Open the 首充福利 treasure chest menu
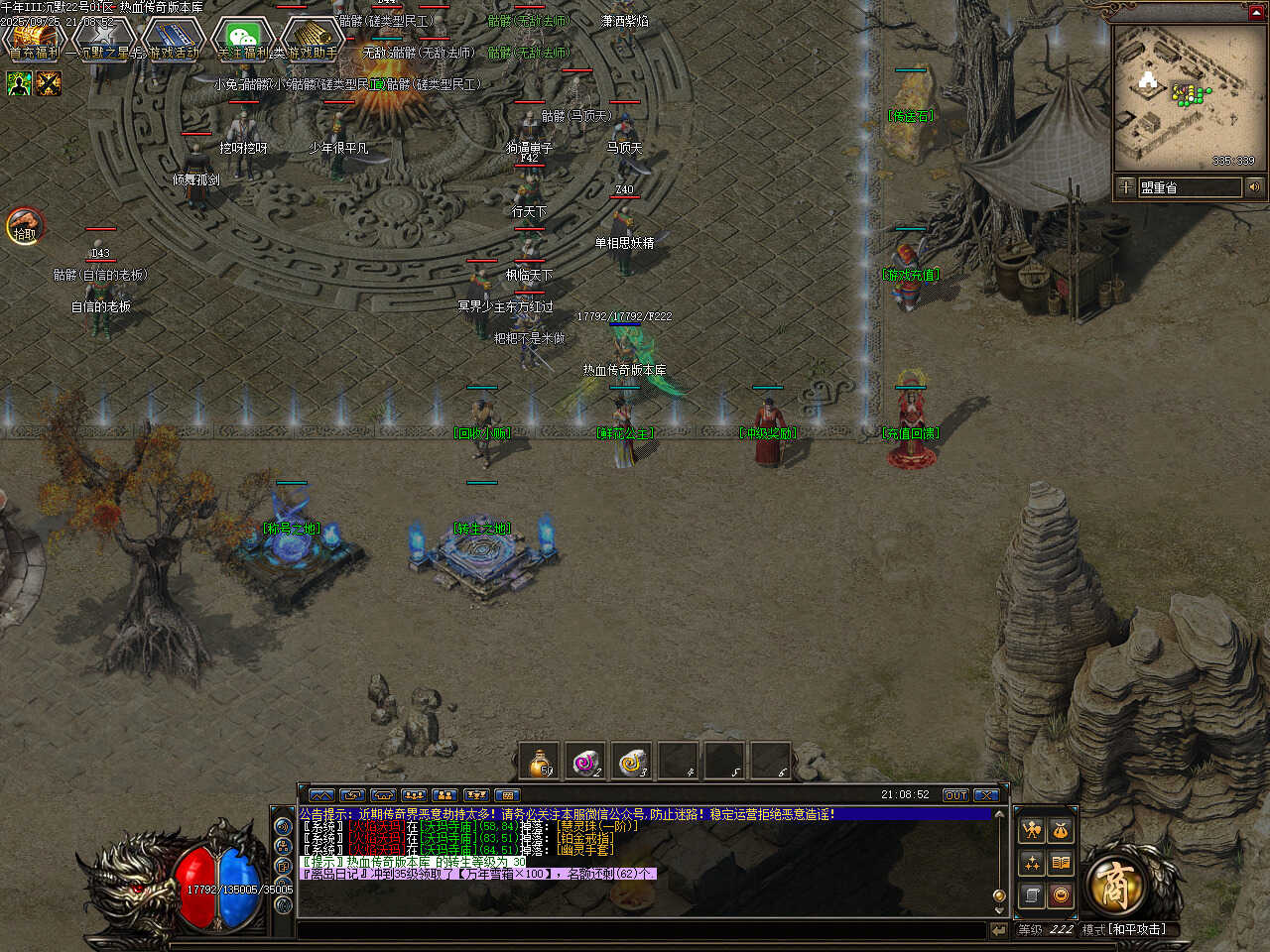 (x=33, y=40)
